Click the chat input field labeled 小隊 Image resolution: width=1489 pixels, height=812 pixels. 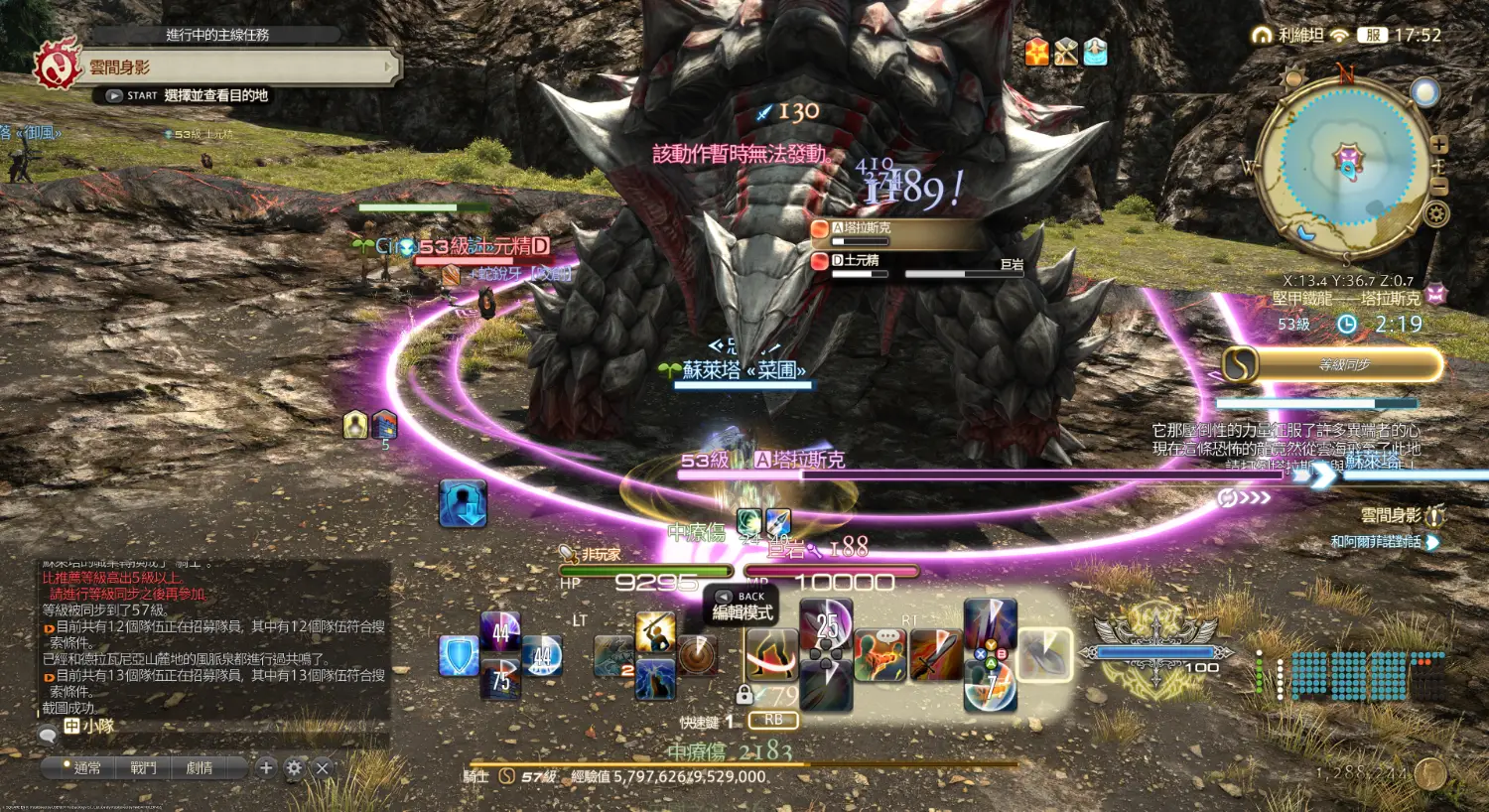pos(218,727)
